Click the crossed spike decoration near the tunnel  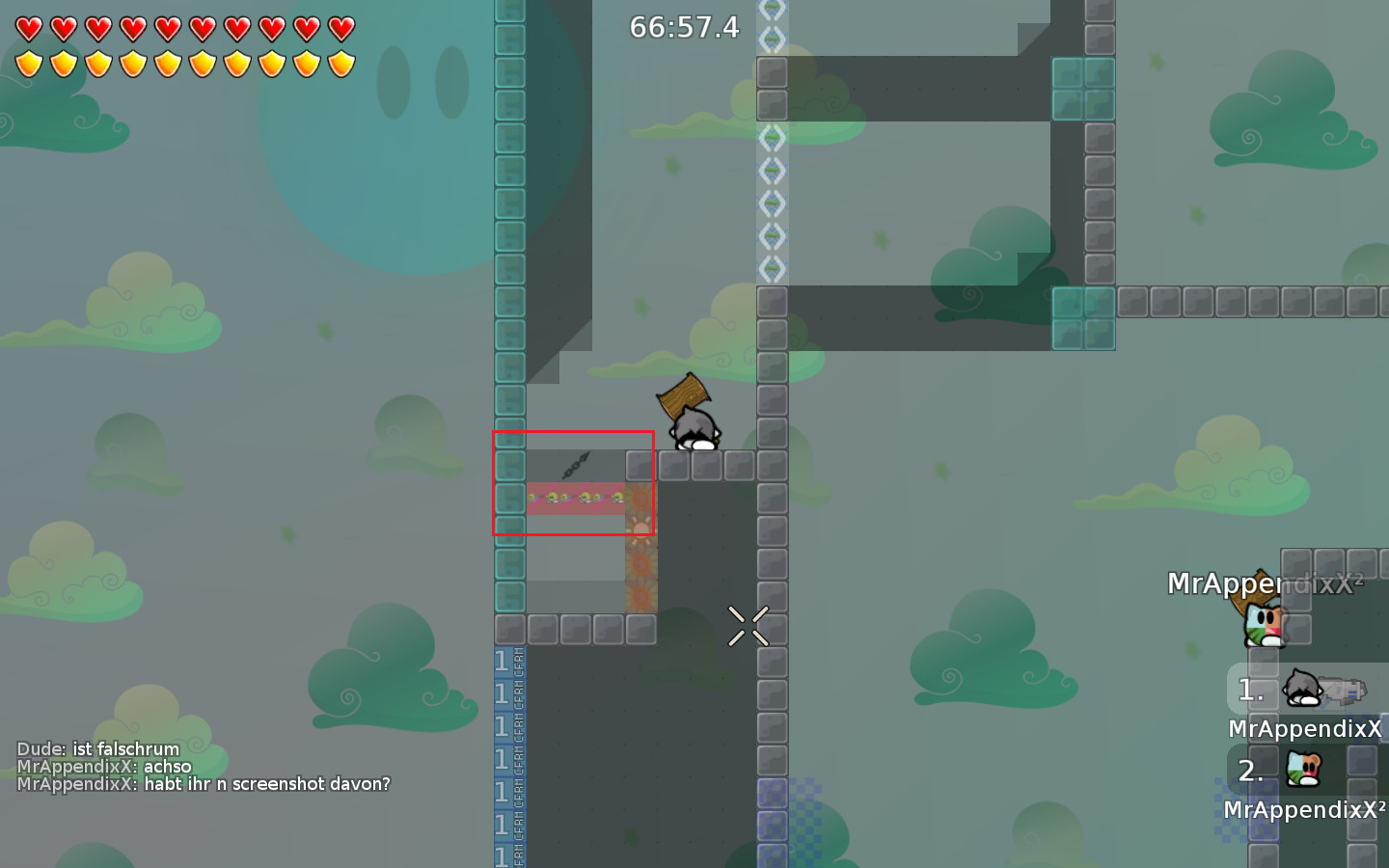pyautogui.click(x=749, y=627)
